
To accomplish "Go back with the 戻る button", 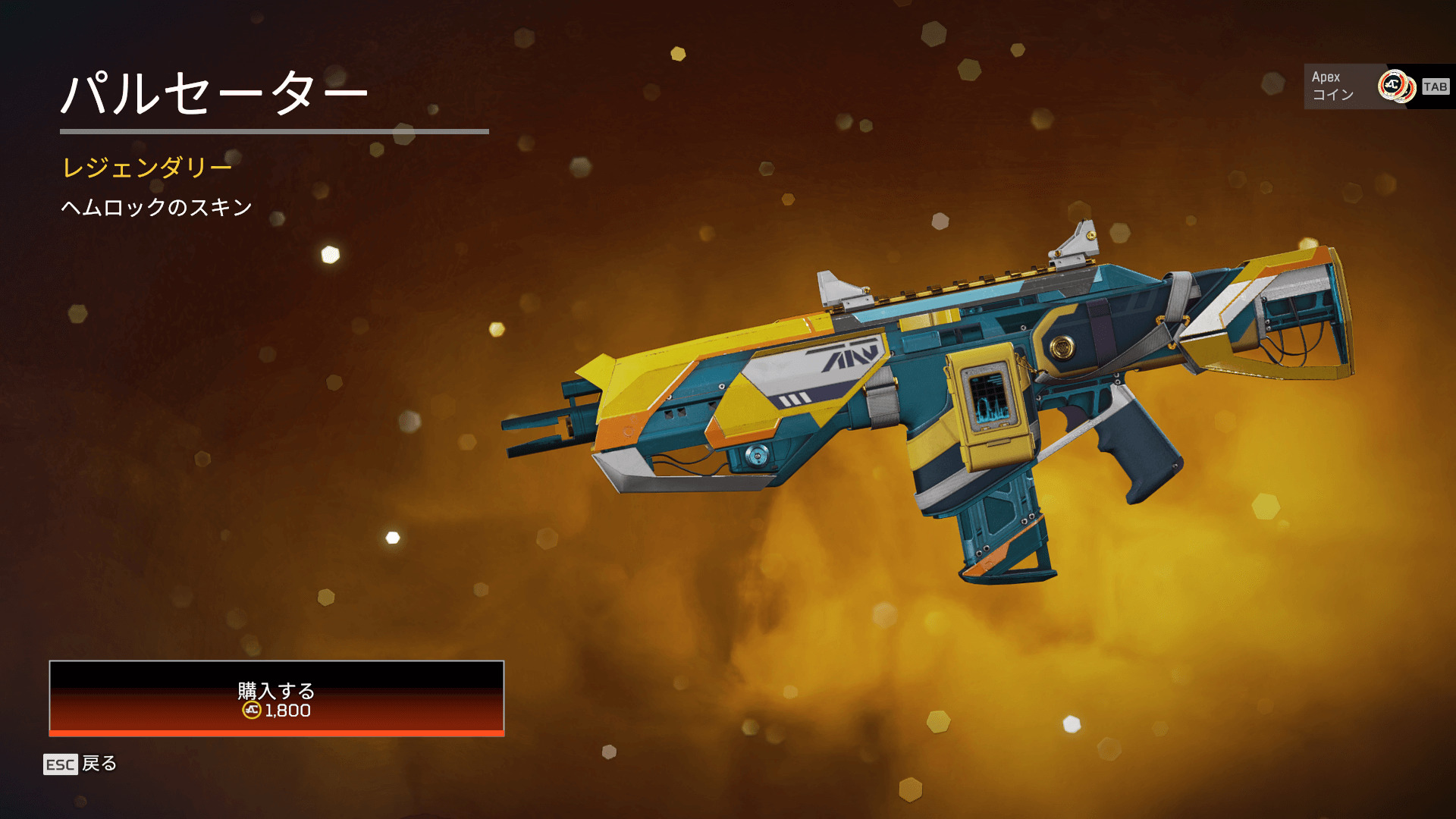I will pyautogui.click(x=80, y=764).
